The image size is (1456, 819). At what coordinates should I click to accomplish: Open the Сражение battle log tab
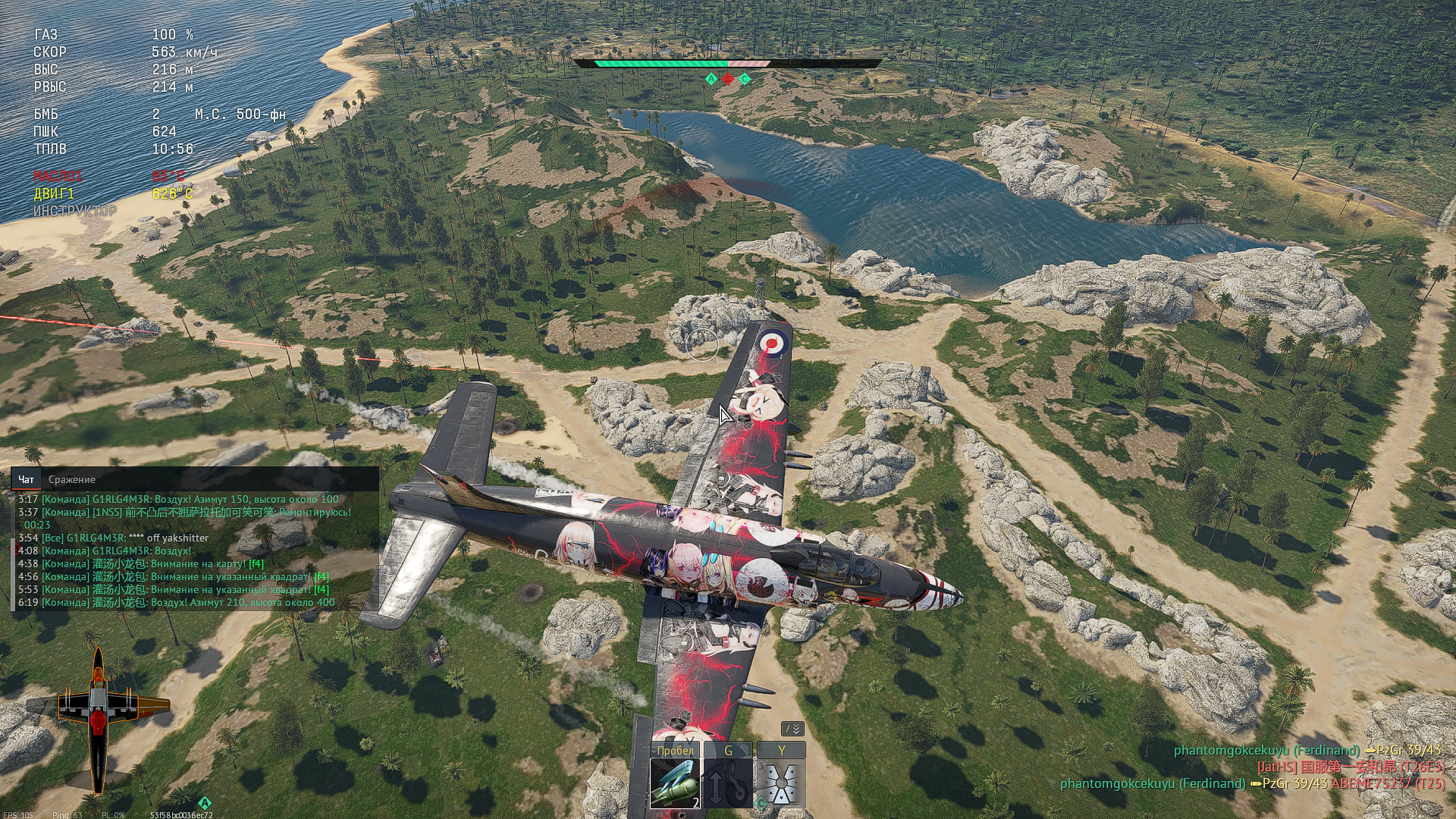point(72,479)
